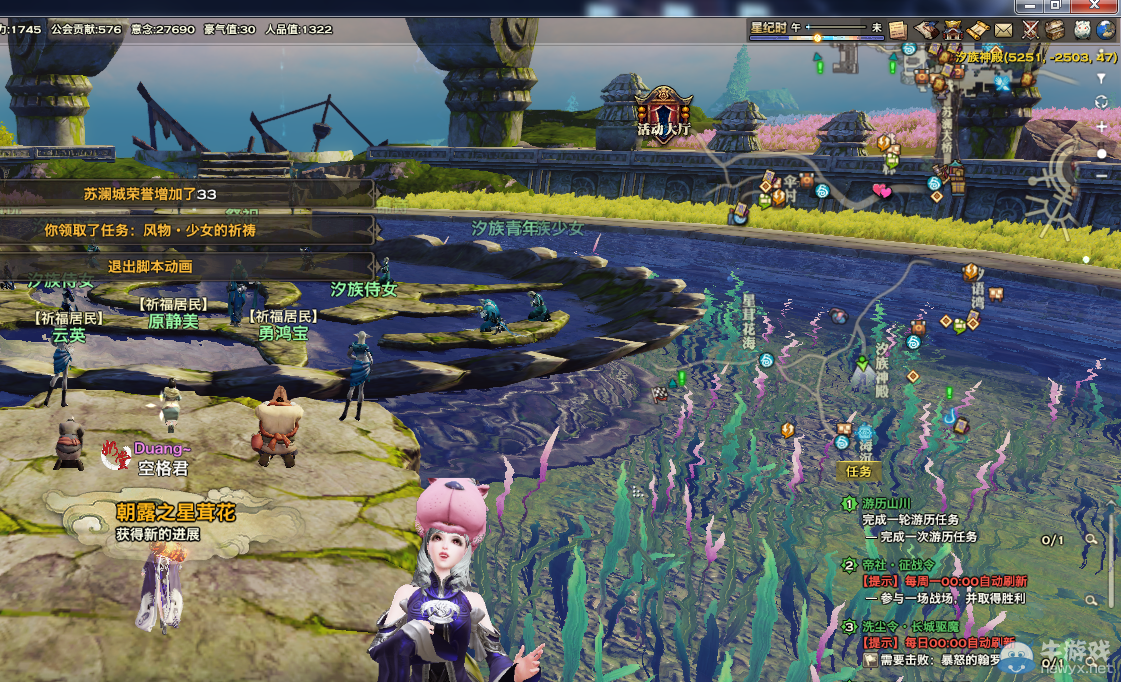Click the crossed swords icon in top bar

point(1029,30)
